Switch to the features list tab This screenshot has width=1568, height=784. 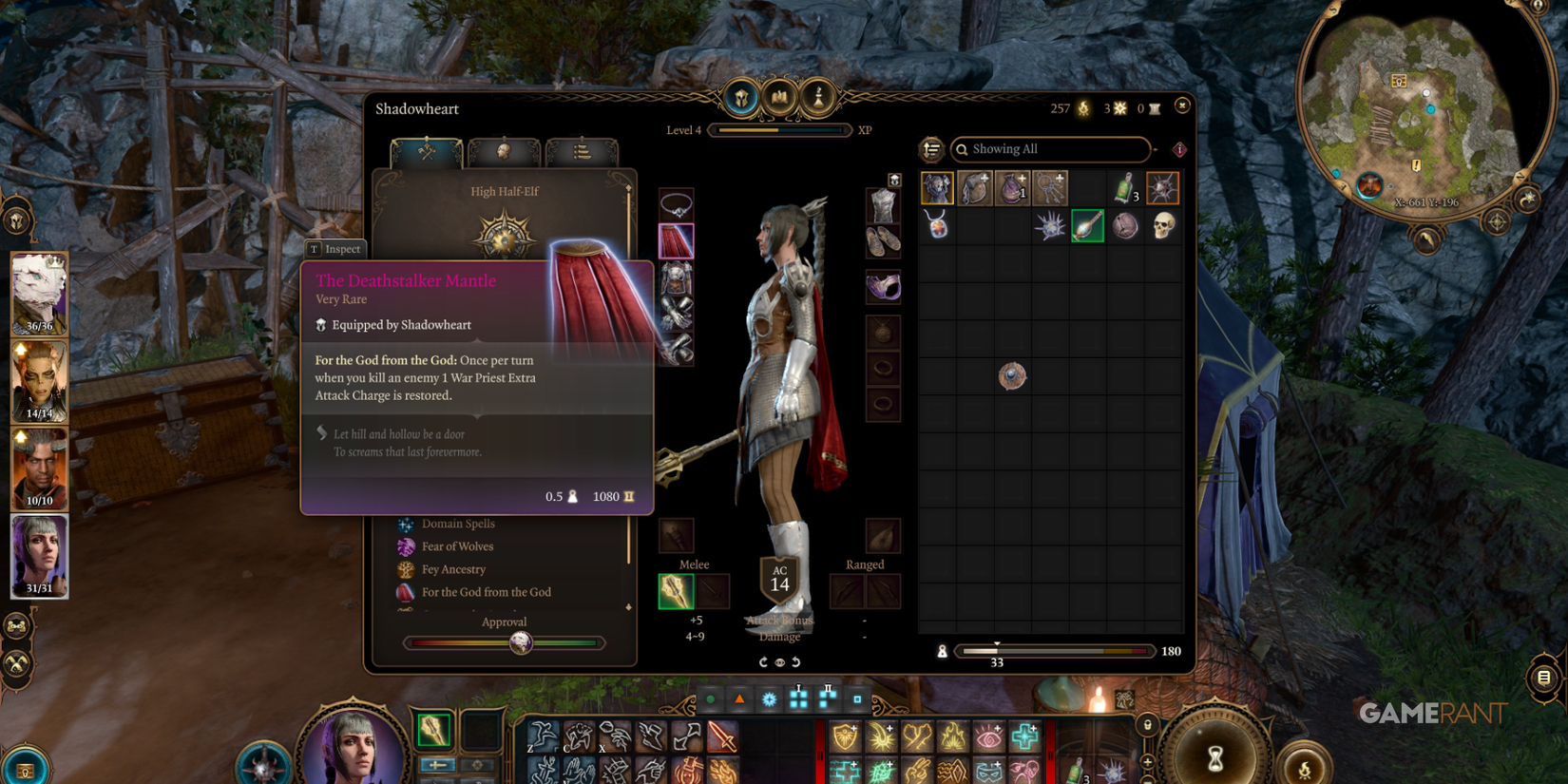(x=583, y=152)
